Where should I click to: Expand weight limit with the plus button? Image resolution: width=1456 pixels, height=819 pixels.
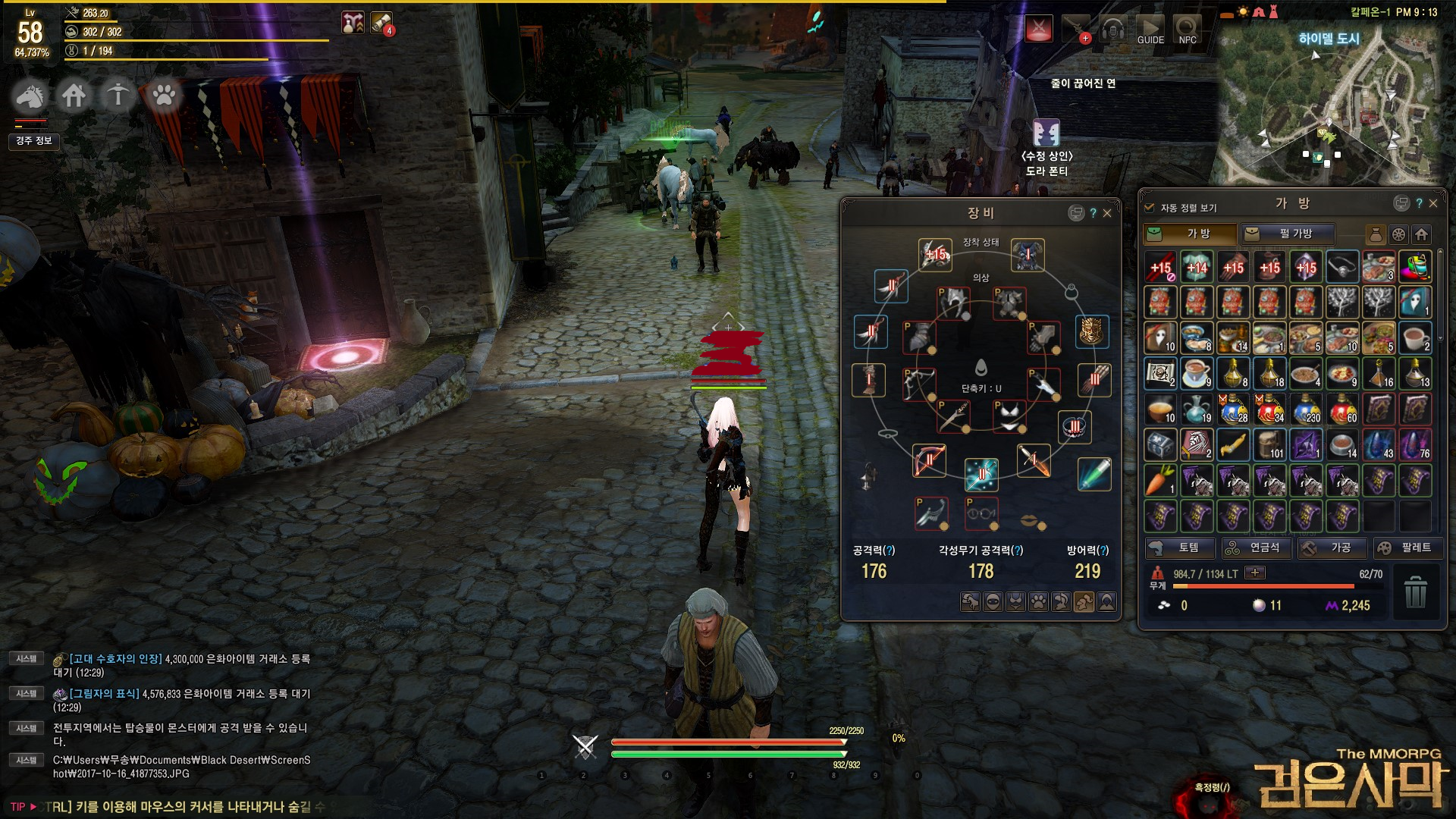[x=1255, y=573]
